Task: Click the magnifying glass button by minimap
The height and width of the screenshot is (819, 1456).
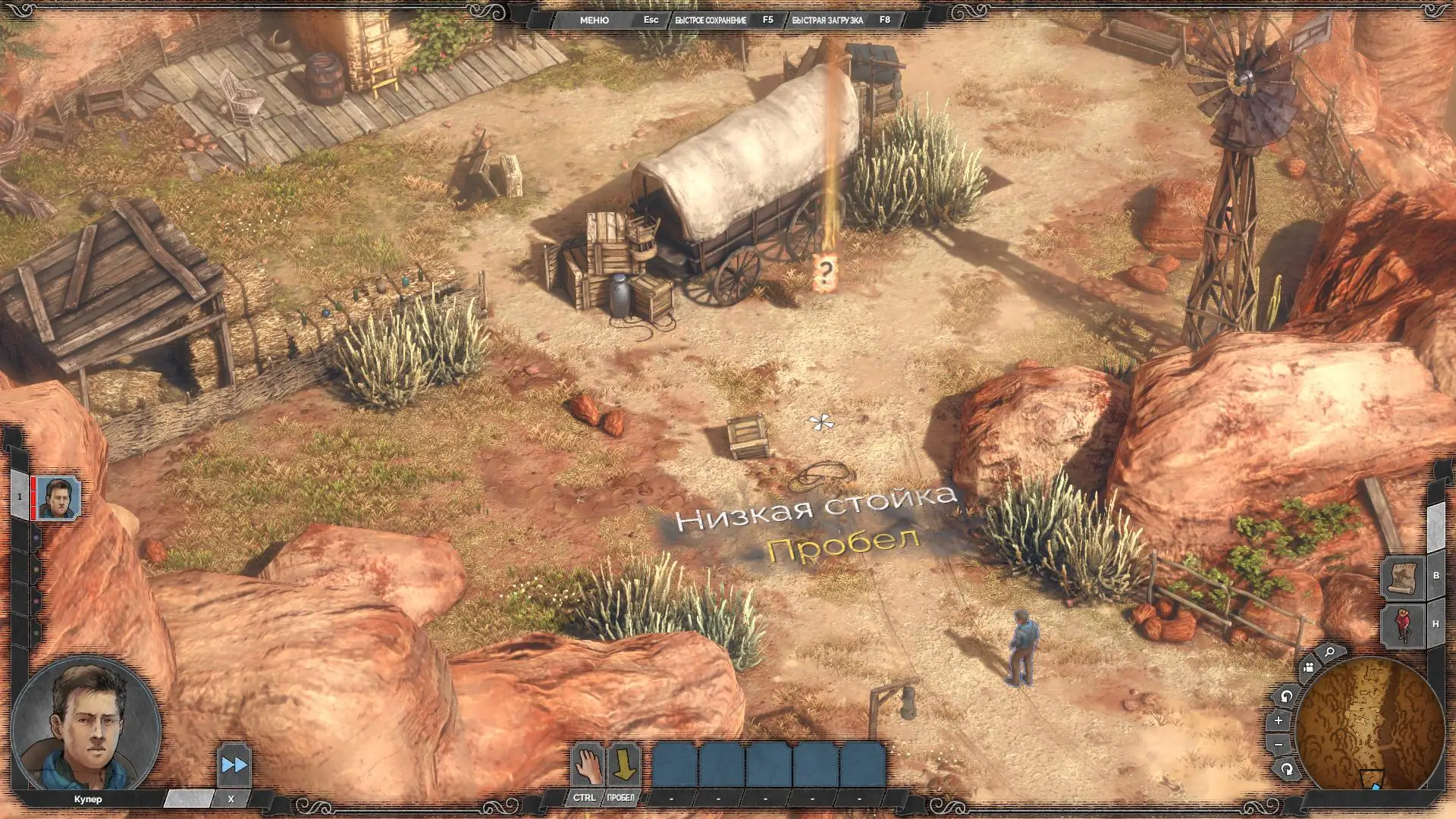Action: pyautogui.click(x=1329, y=652)
